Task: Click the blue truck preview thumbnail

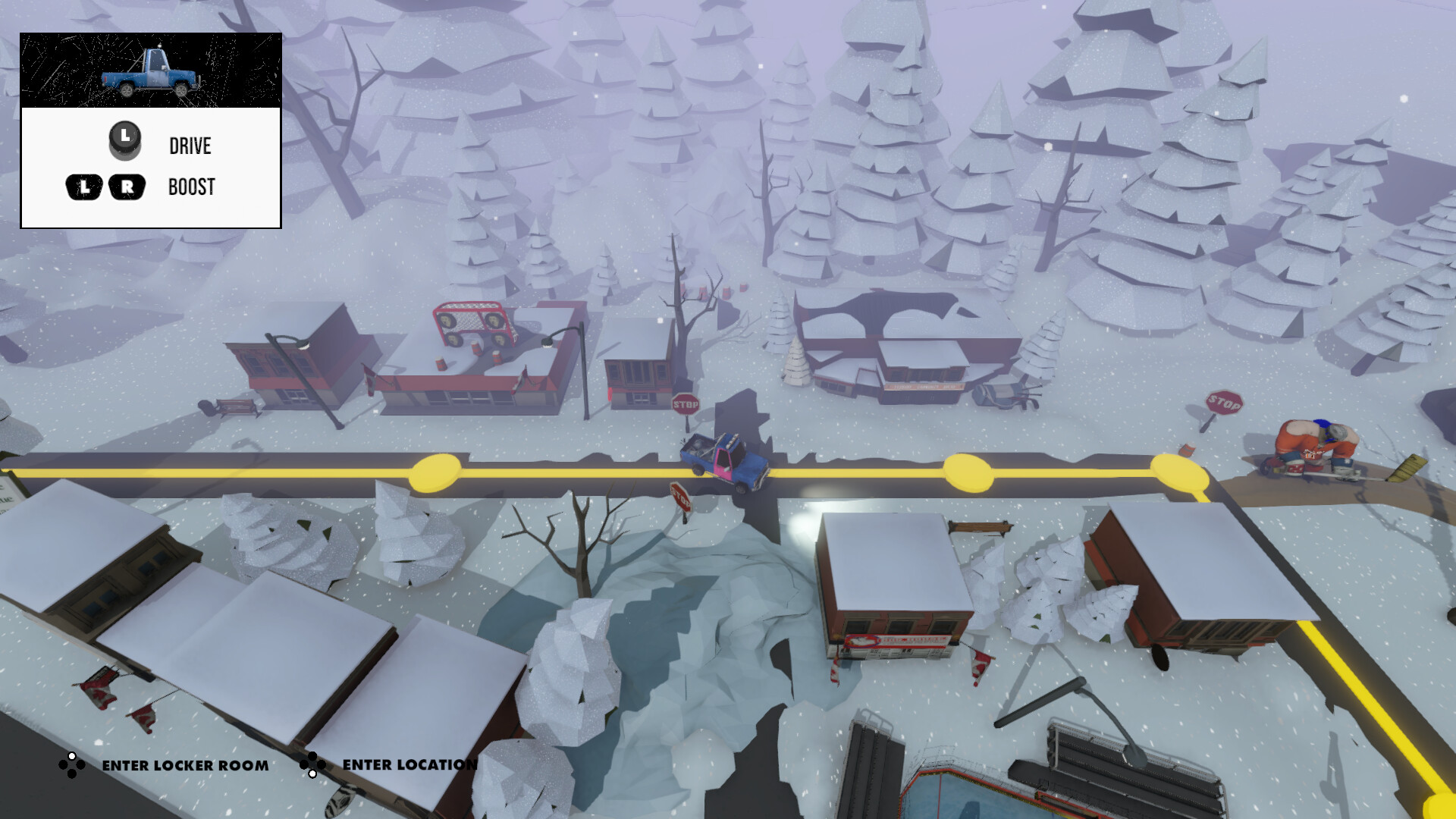Action: [151, 71]
